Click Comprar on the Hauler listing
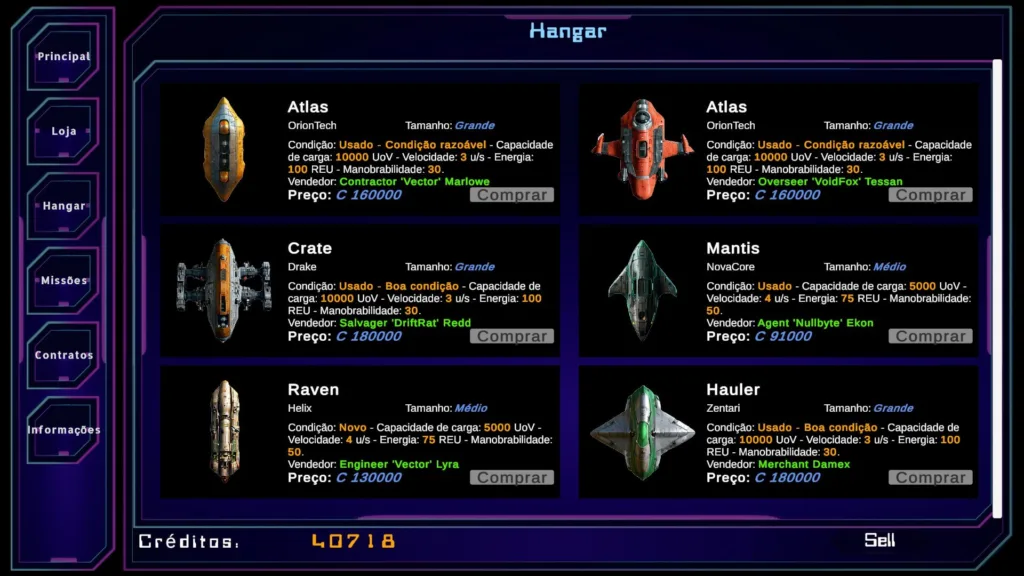 [930, 478]
